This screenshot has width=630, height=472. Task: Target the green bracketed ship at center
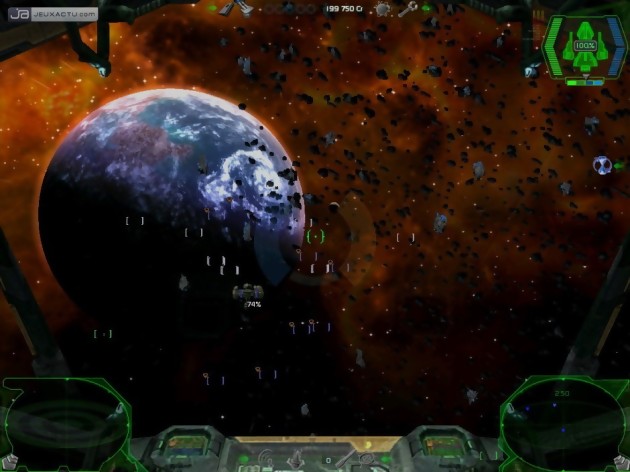tap(316, 236)
